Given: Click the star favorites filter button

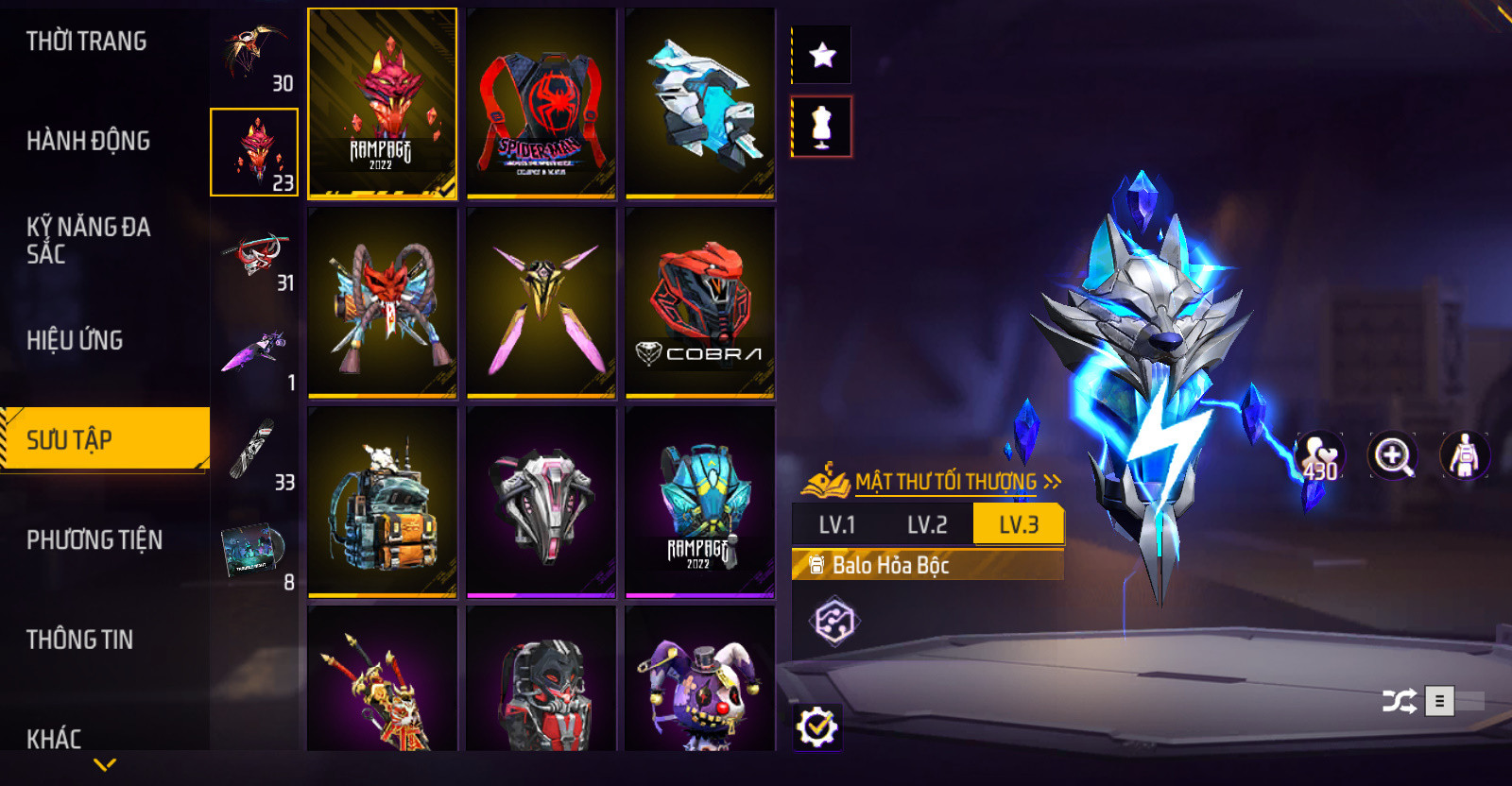Looking at the screenshot, I should point(822,55).
